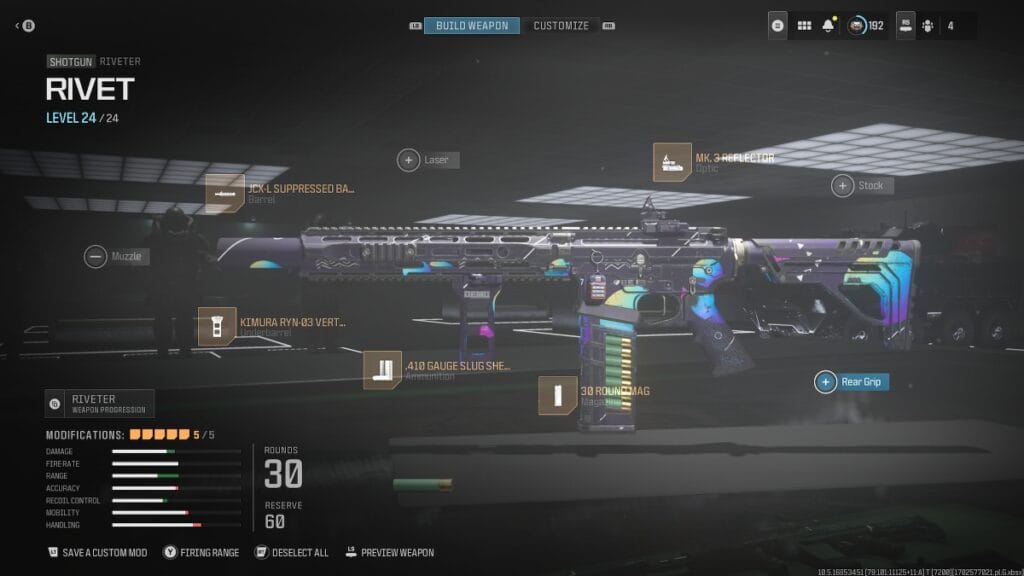
Task: Switch to the Customize tab
Action: tap(560, 25)
